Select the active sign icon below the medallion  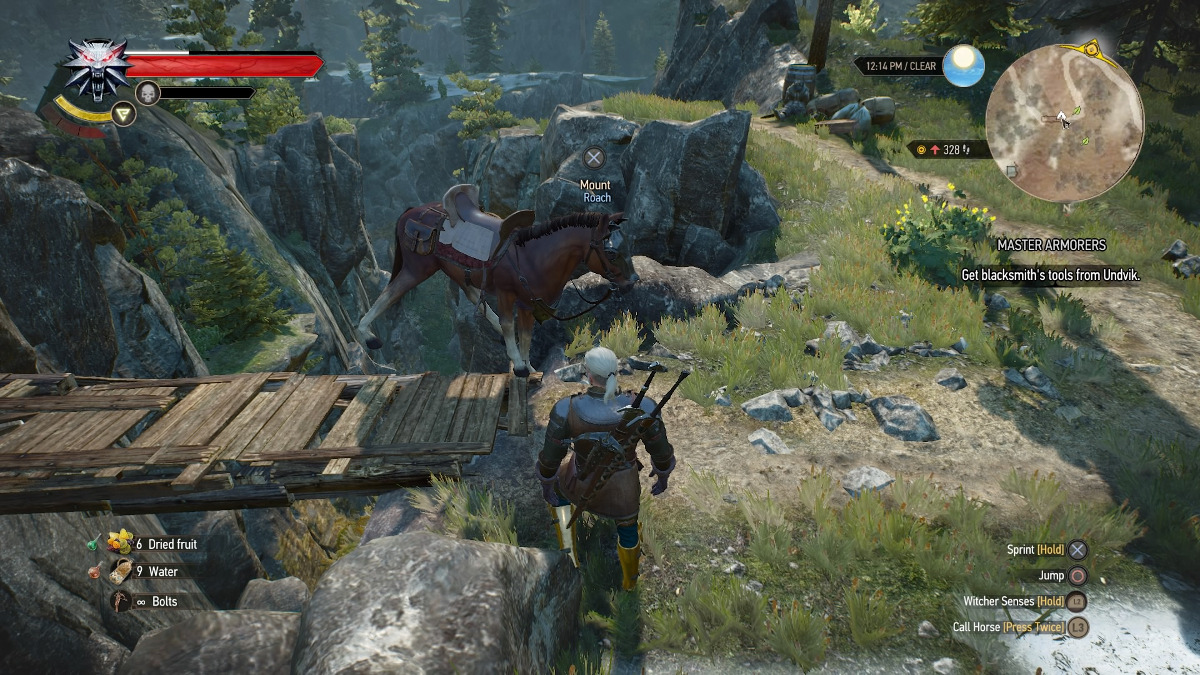pyautogui.click(x=124, y=113)
